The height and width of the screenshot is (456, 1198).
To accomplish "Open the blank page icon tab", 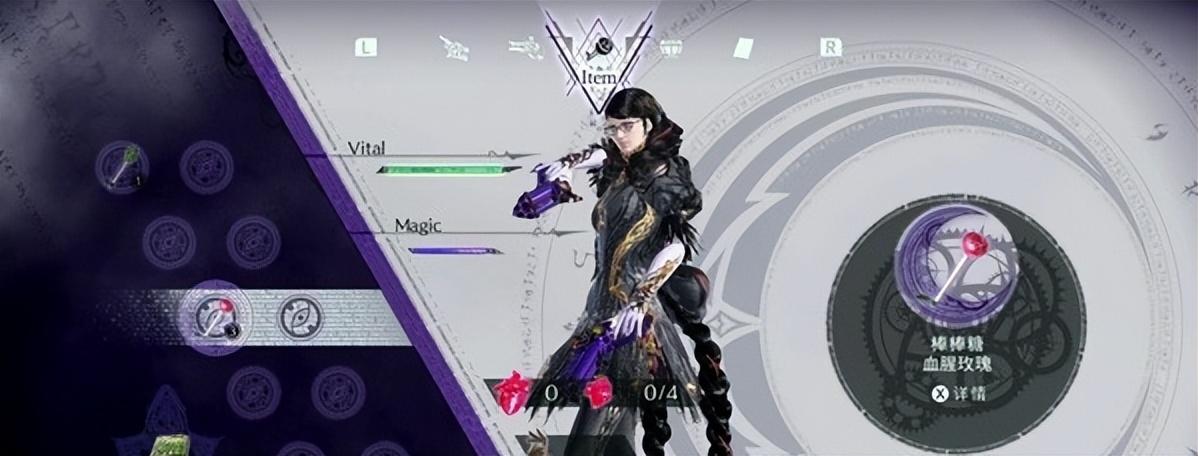I will (x=744, y=47).
